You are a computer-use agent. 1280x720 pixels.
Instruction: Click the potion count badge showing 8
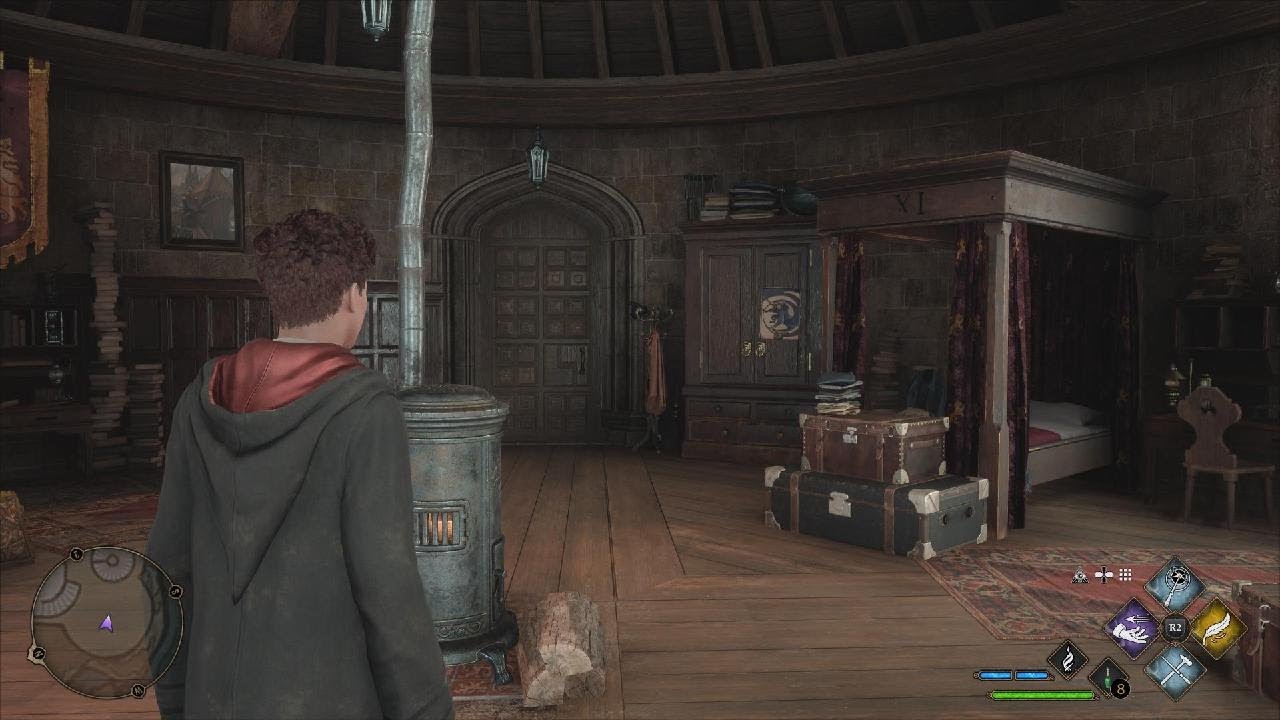pos(1121,688)
